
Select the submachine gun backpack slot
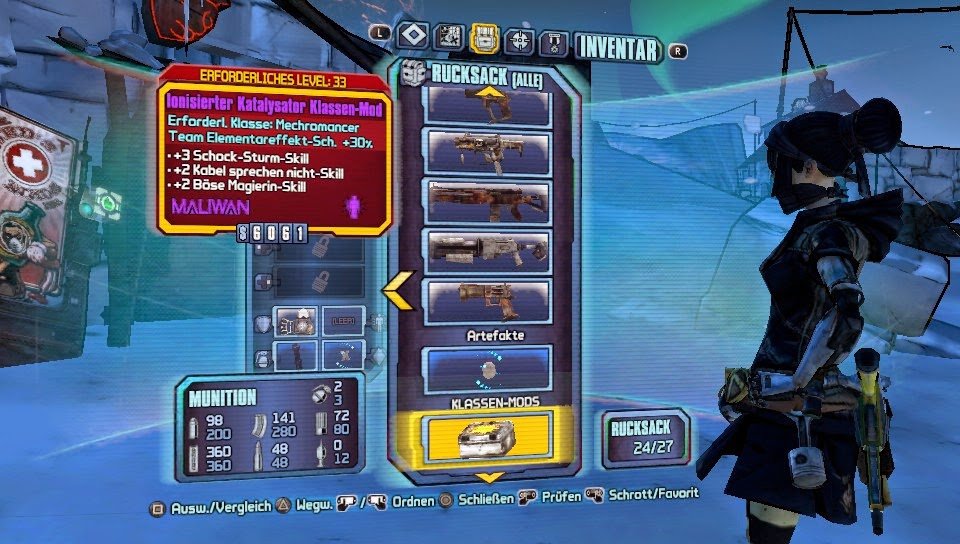click(x=489, y=149)
